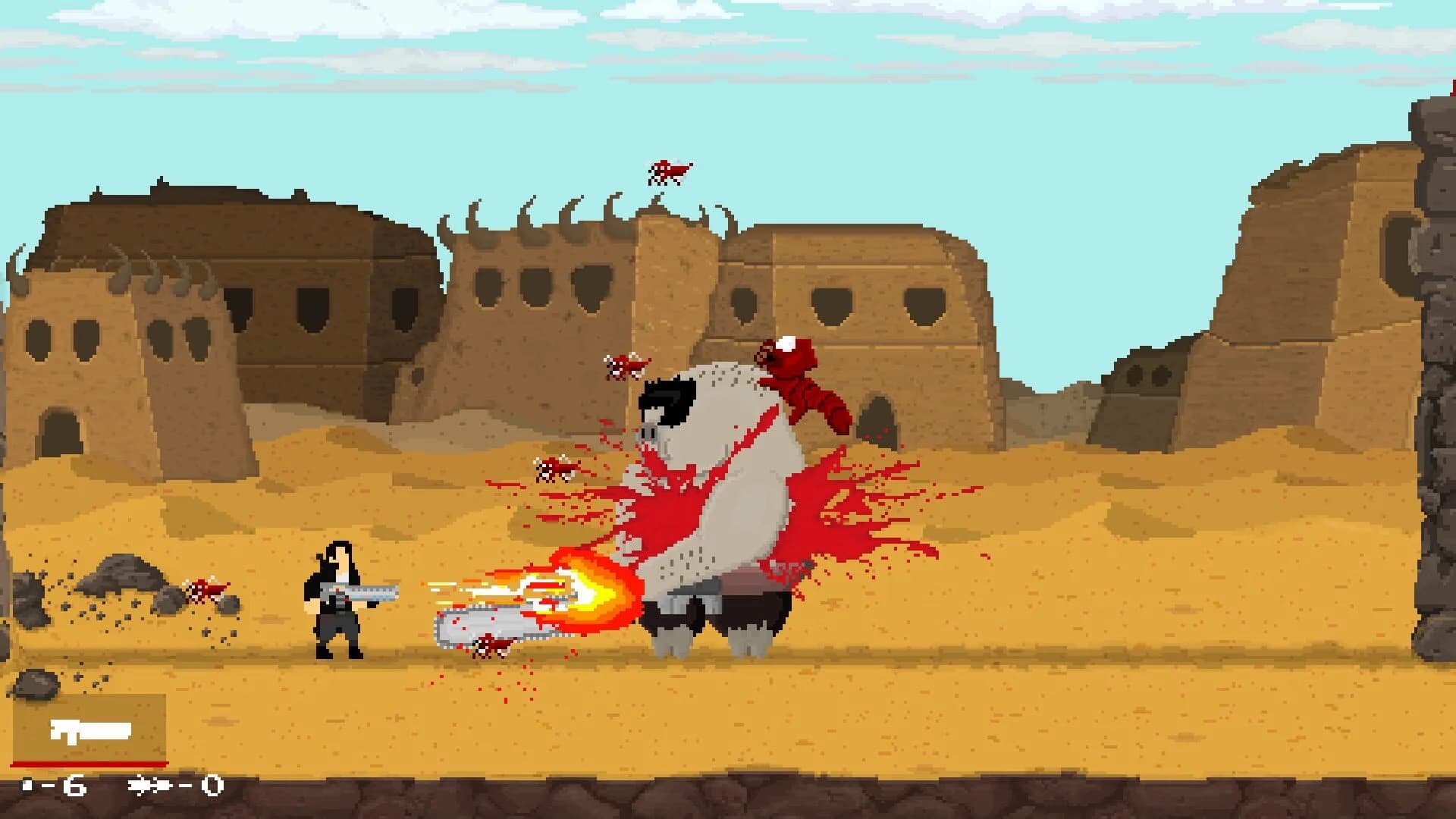Image resolution: width=1456 pixels, height=819 pixels.
Task: Click the insect pair left of the boss's head
Action: (626, 364)
